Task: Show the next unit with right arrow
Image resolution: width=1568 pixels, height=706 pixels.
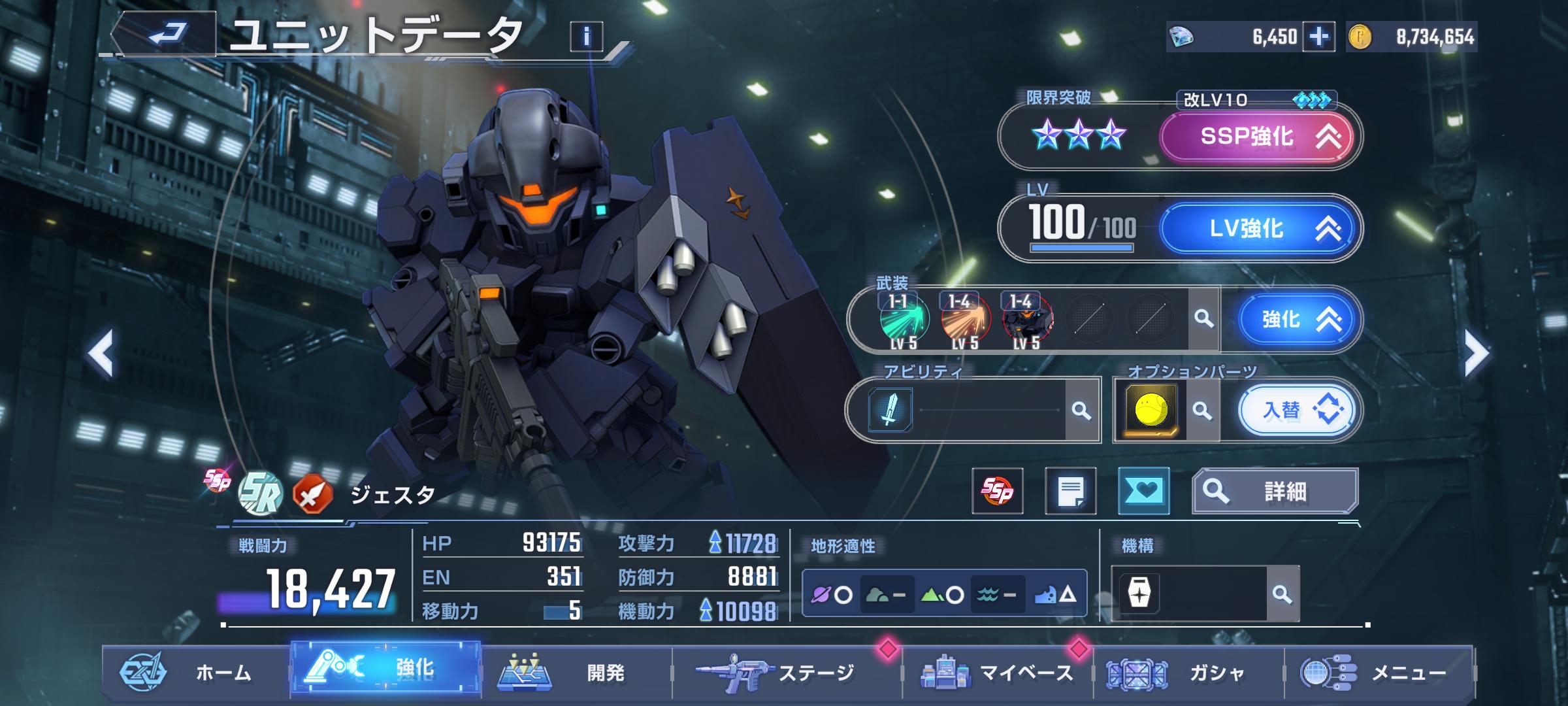Action: coord(1477,354)
